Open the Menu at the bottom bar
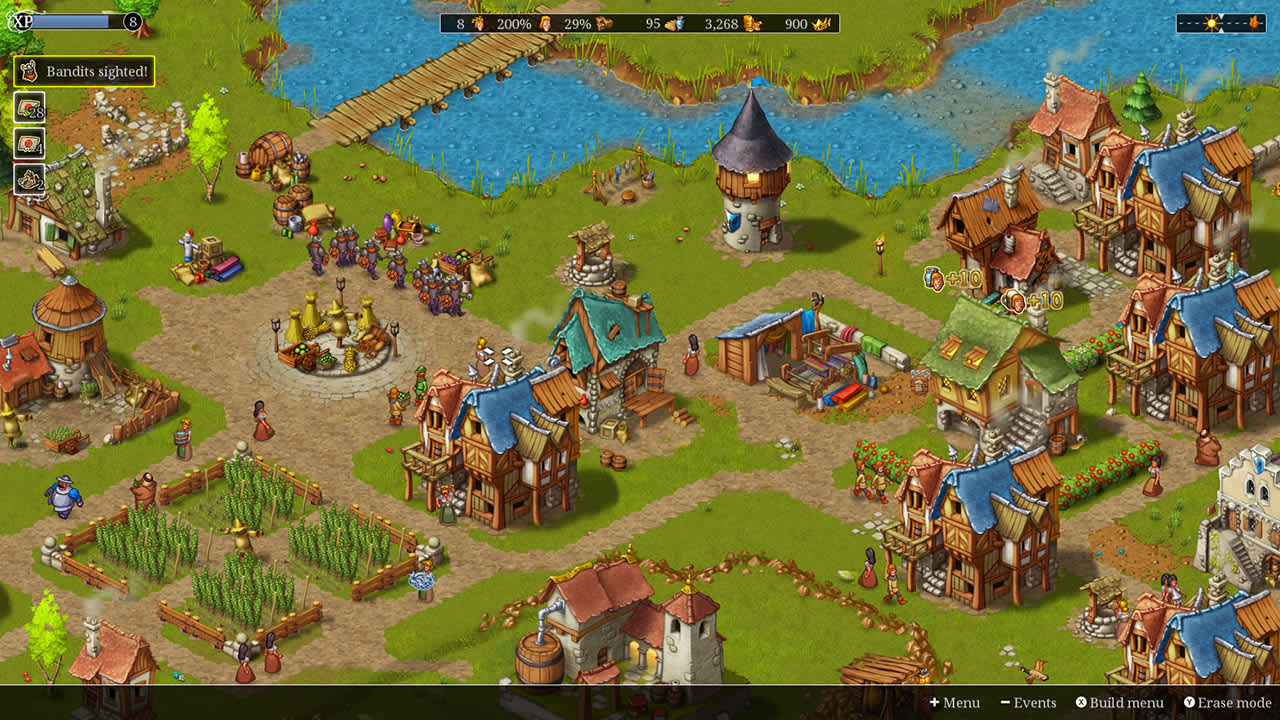 click(954, 703)
